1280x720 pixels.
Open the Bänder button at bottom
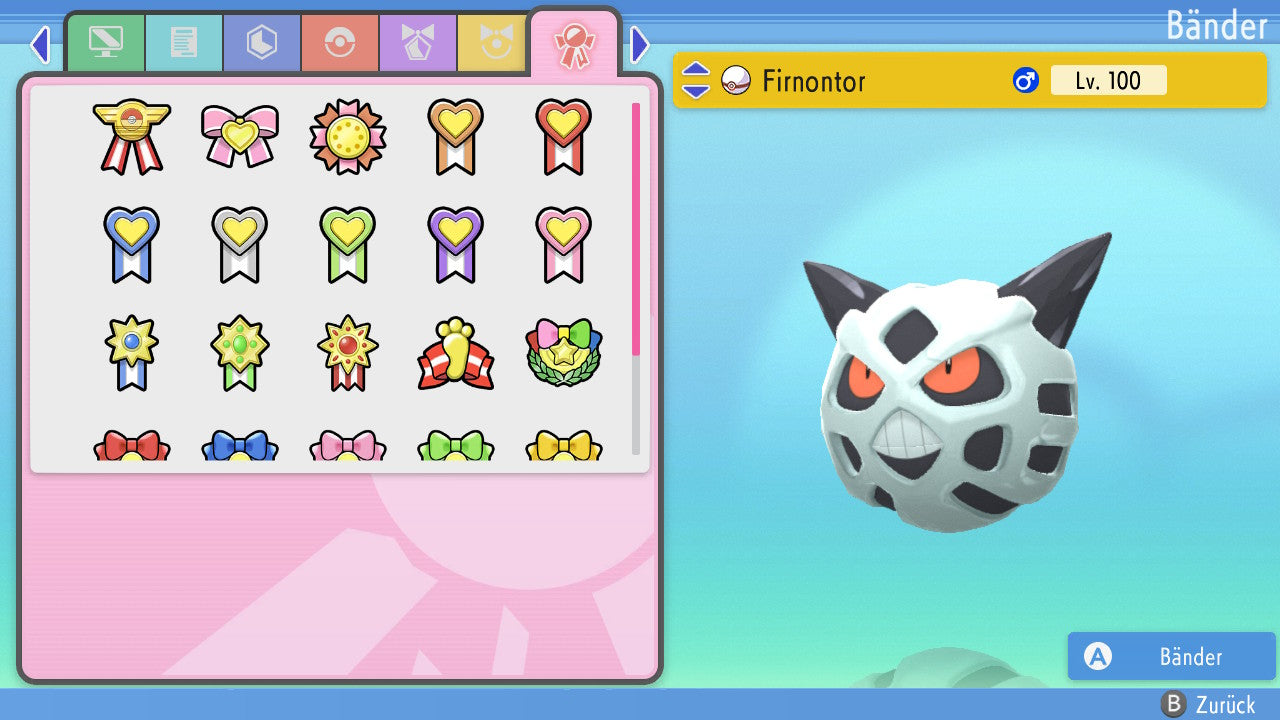pos(1171,656)
